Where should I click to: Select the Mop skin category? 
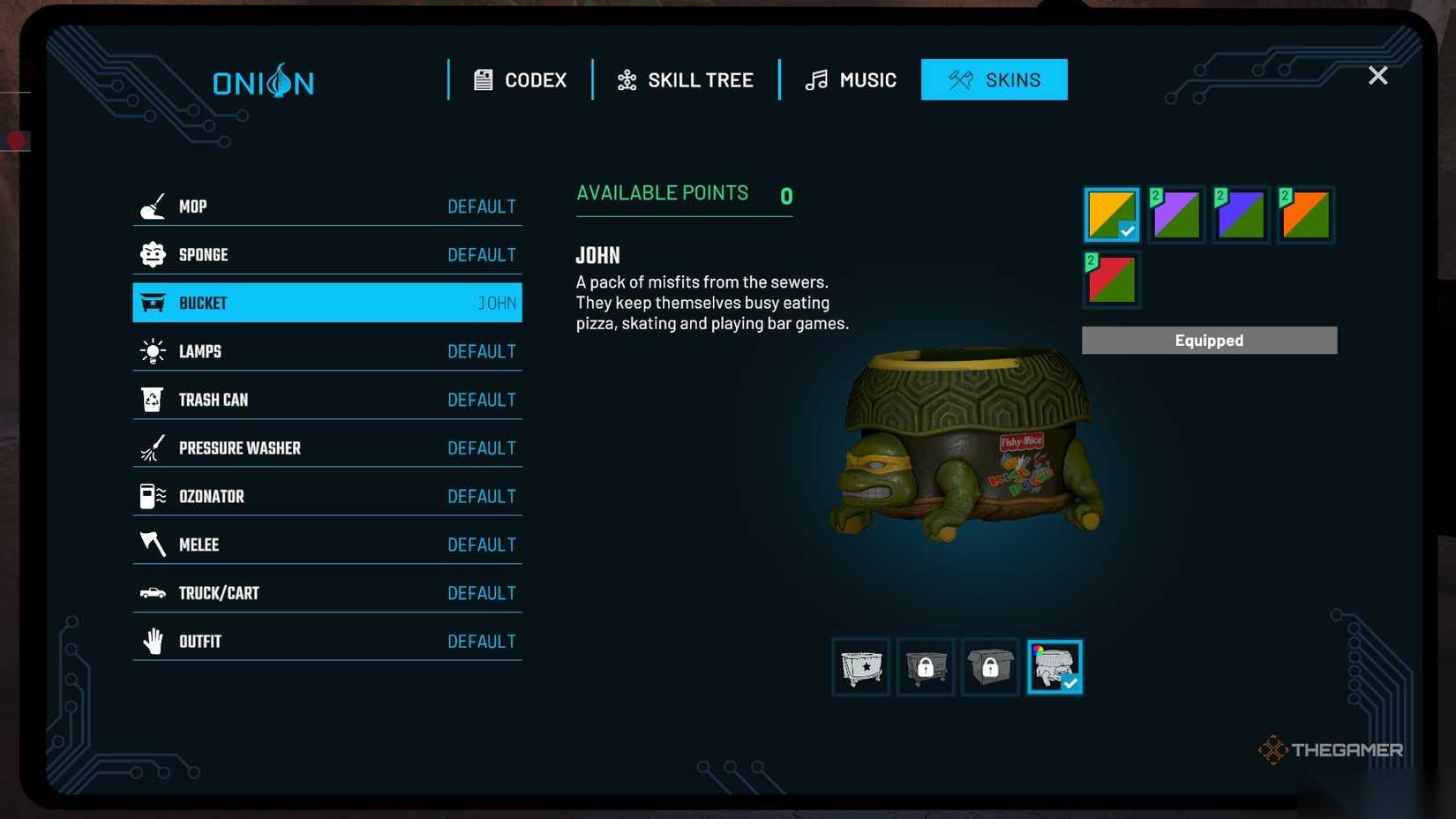pyautogui.click(x=326, y=207)
